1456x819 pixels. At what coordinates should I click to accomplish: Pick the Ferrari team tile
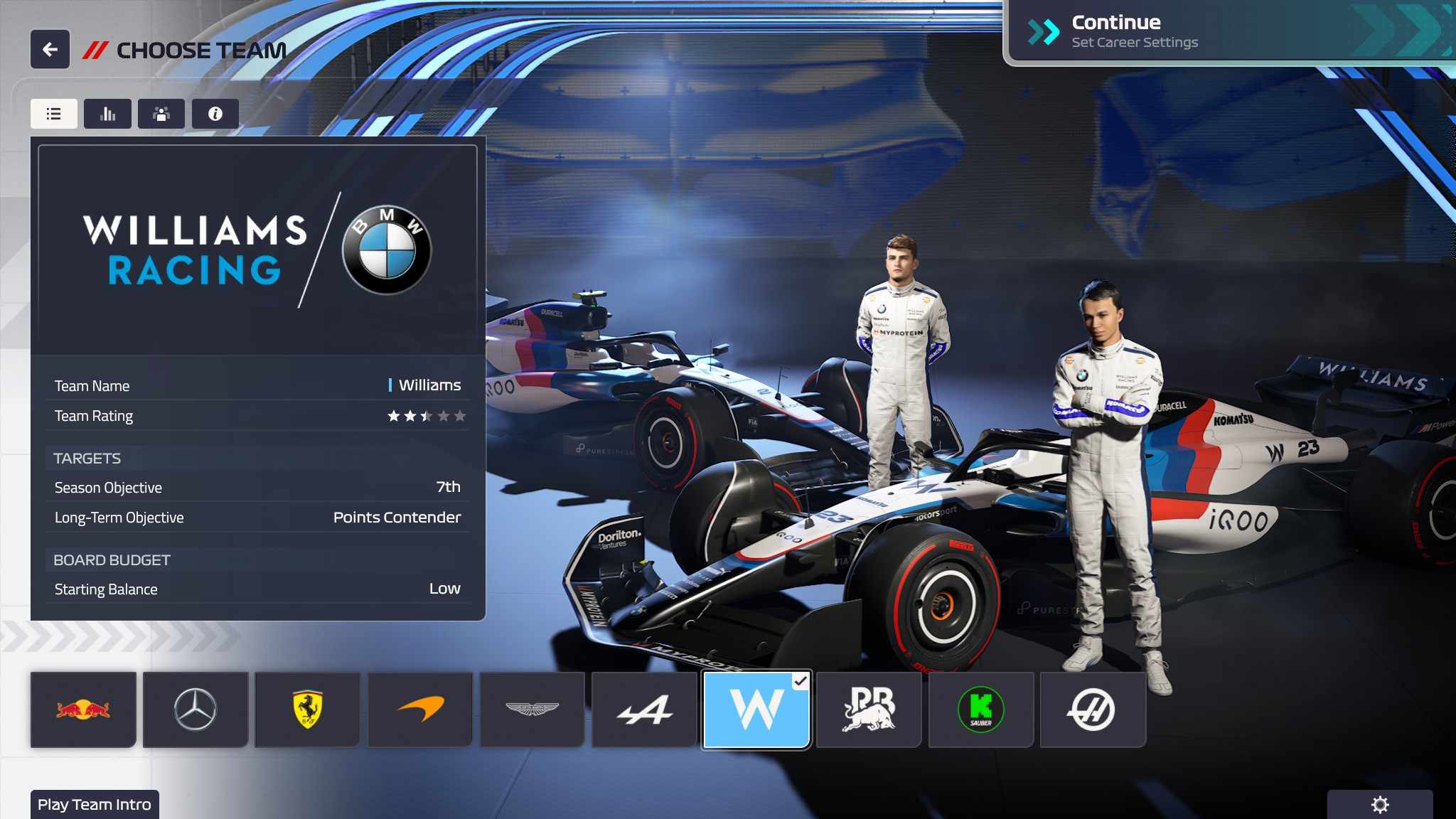tap(308, 710)
